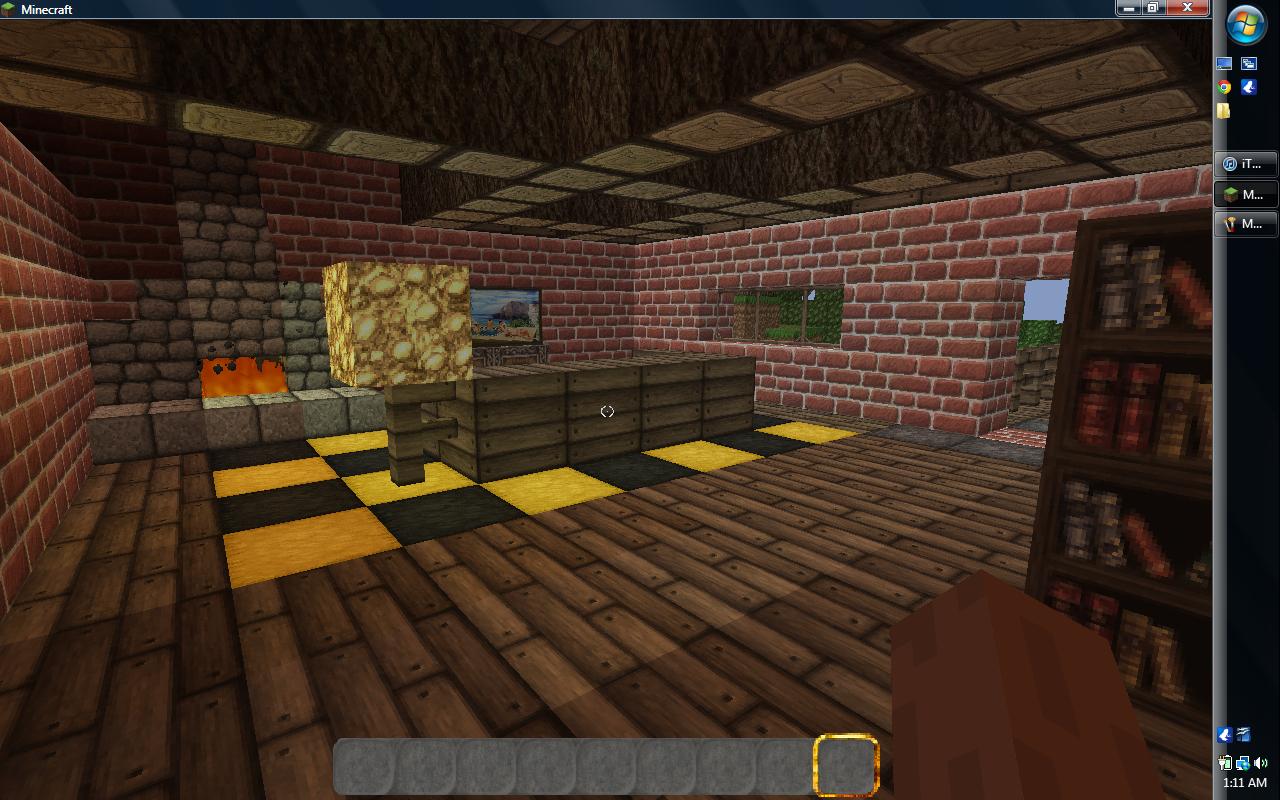1280x800 pixels.
Task: Mute audio via the tray speaker icon
Action: (1260, 763)
